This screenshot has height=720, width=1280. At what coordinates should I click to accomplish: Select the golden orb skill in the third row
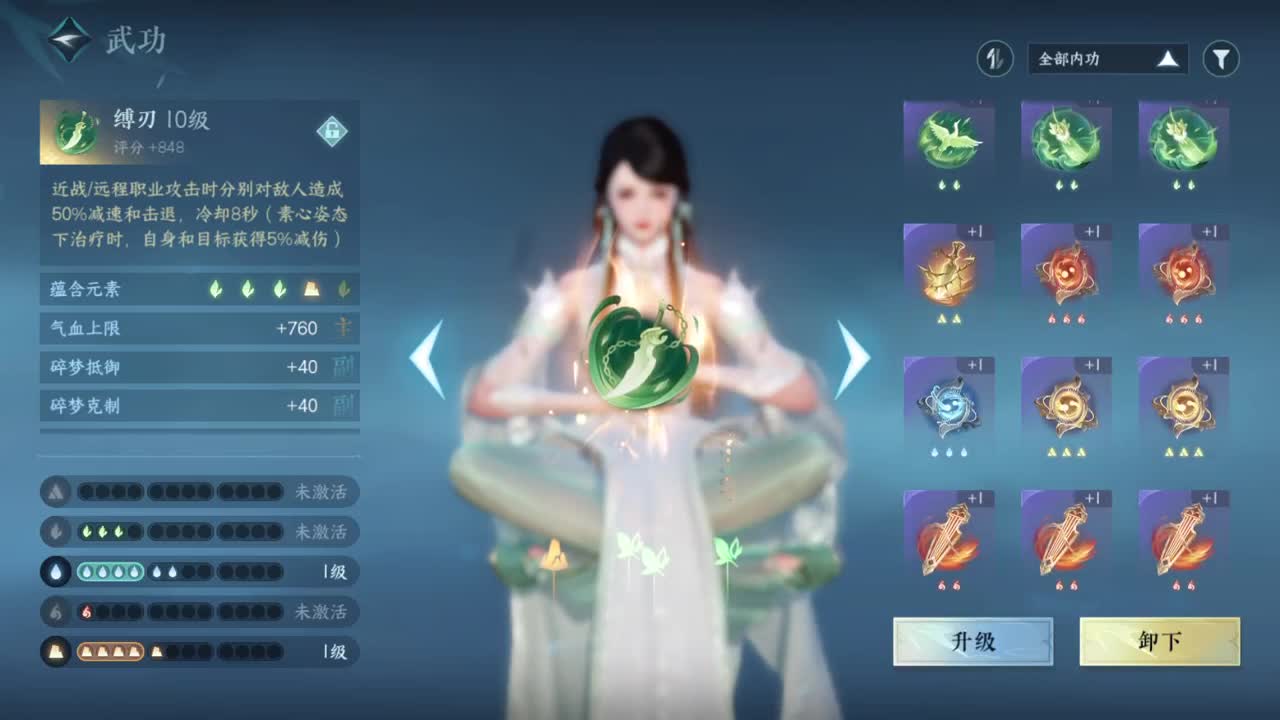click(1066, 405)
